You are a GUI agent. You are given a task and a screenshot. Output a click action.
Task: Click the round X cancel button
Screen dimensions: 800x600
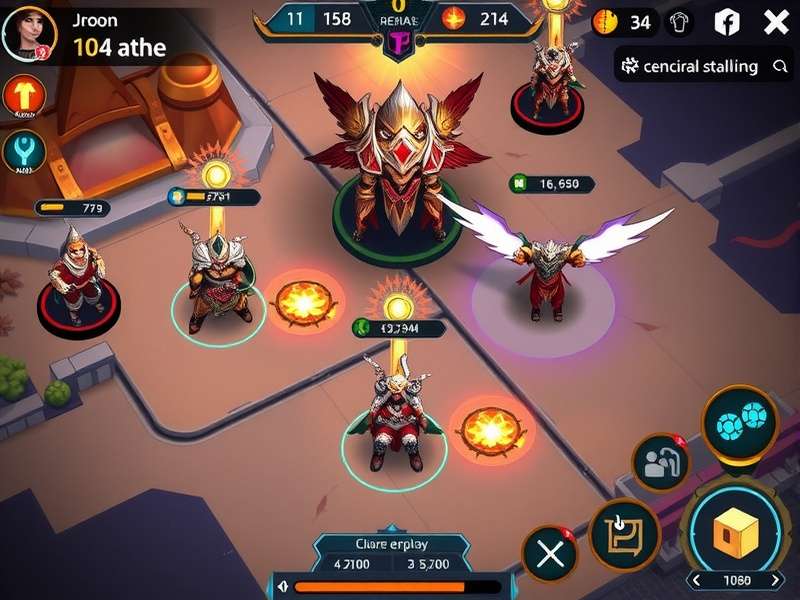click(549, 554)
